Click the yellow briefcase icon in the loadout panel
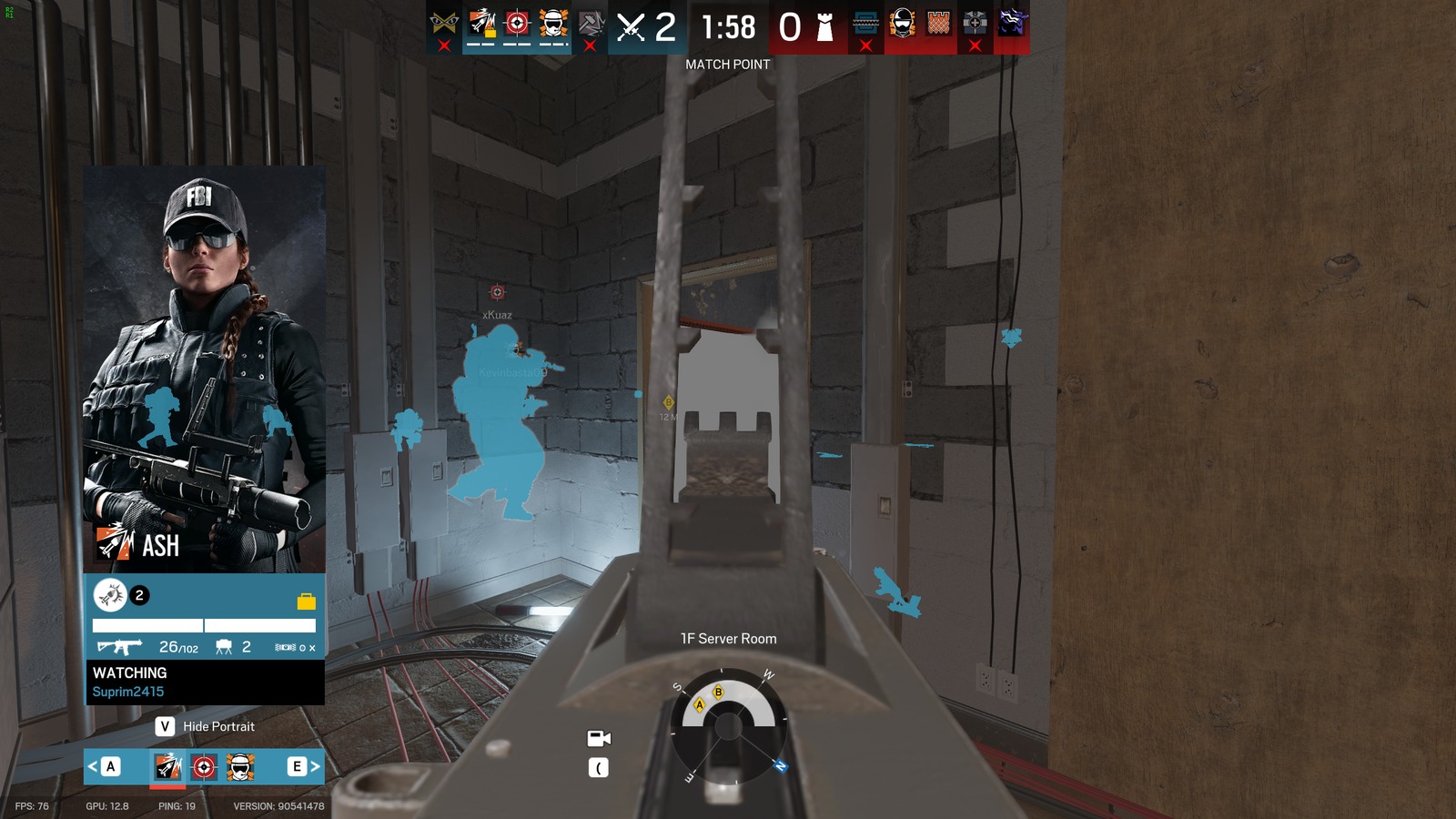1456x819 pixels. point(307,601)
